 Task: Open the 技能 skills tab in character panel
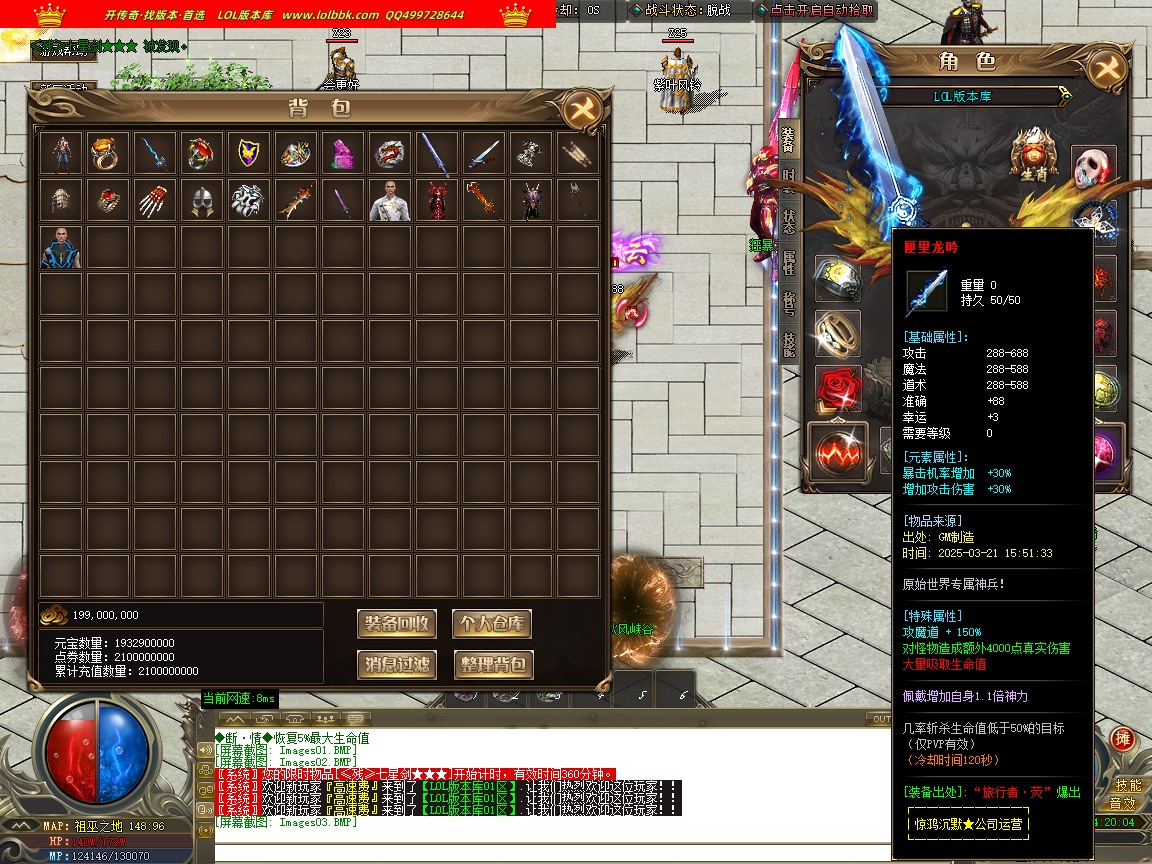pos(788,343)
